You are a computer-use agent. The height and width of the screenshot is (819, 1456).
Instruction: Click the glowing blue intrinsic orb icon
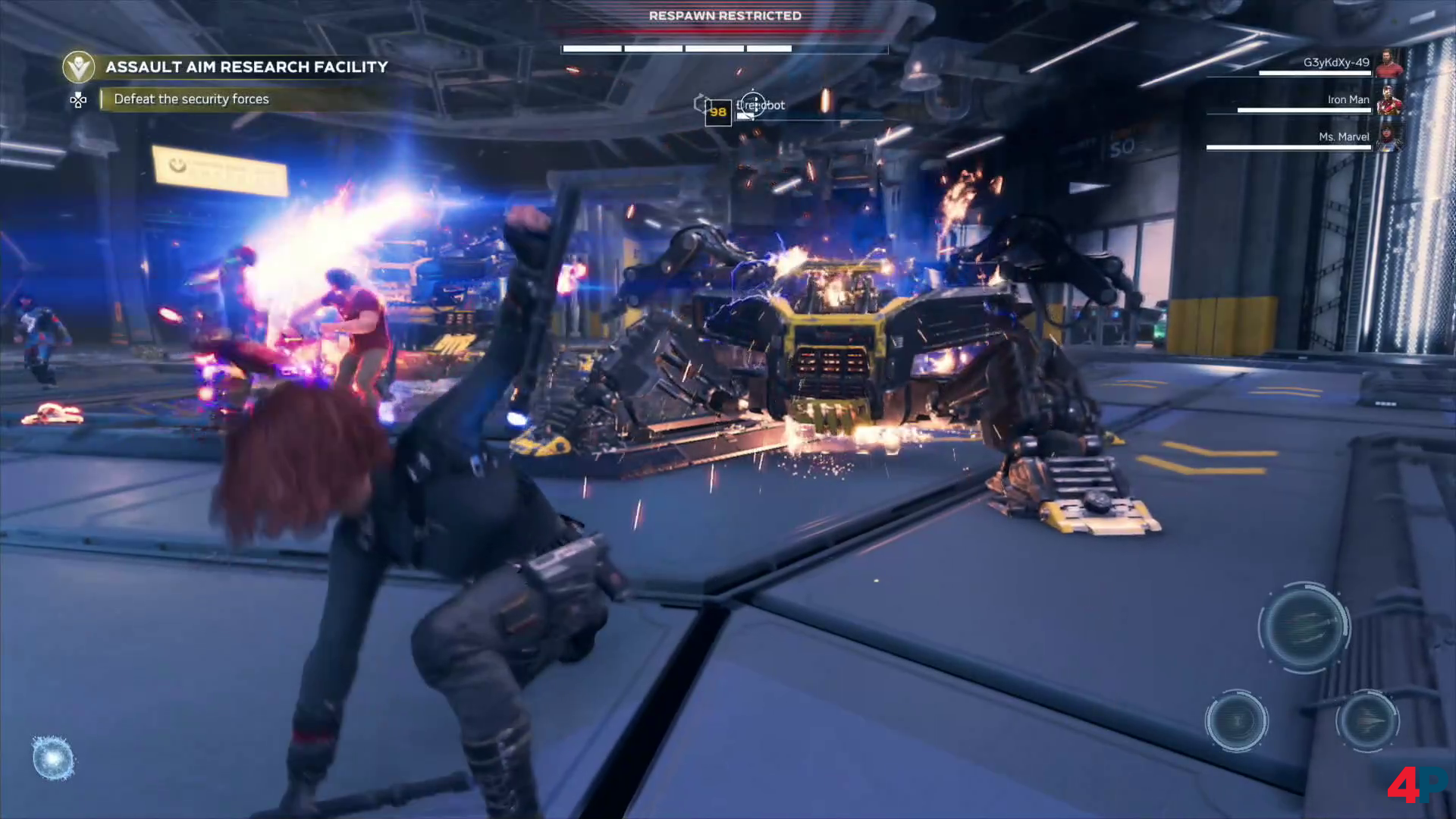pos(53,758)
